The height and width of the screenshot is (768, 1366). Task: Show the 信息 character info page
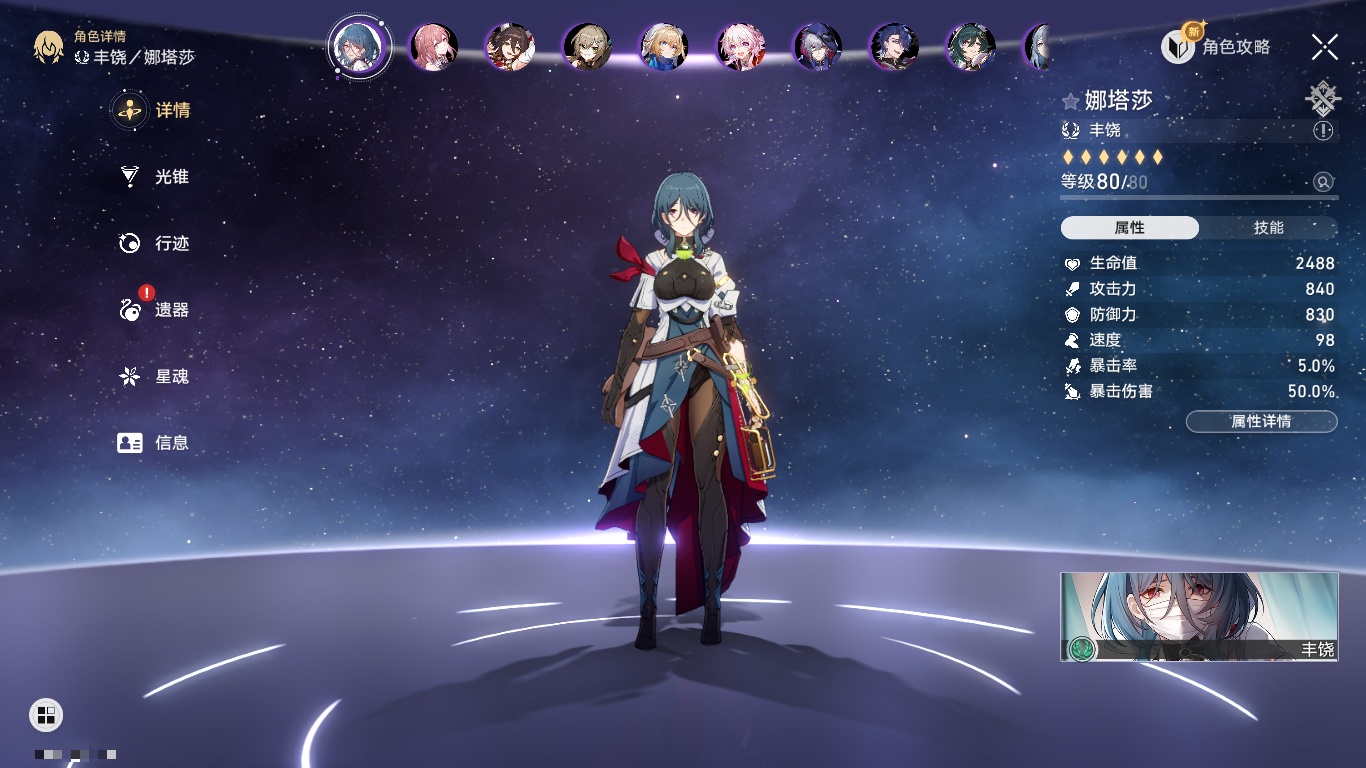point(155,442)
